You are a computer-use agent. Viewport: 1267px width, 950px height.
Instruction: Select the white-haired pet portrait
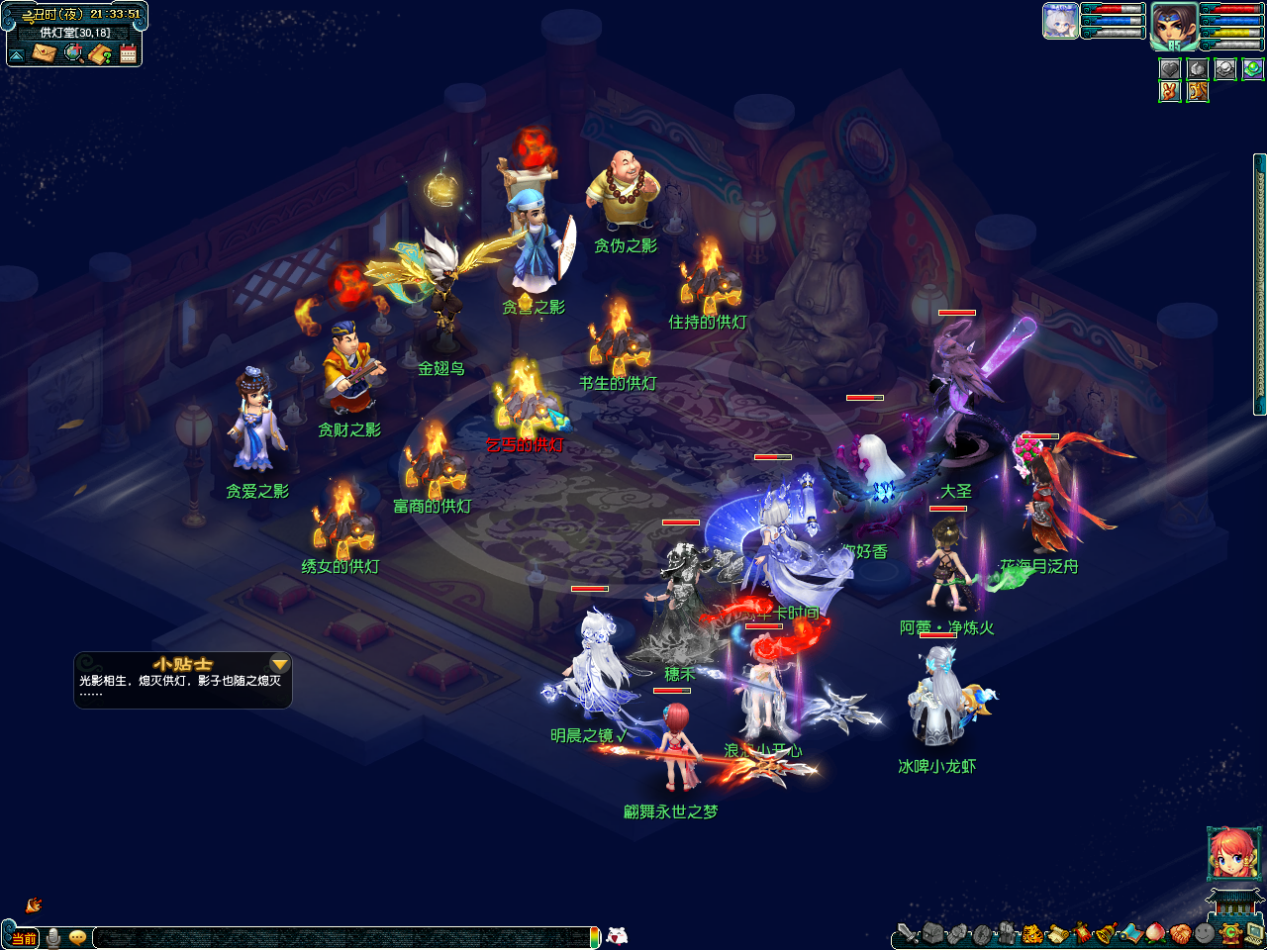pos(1060,21)
